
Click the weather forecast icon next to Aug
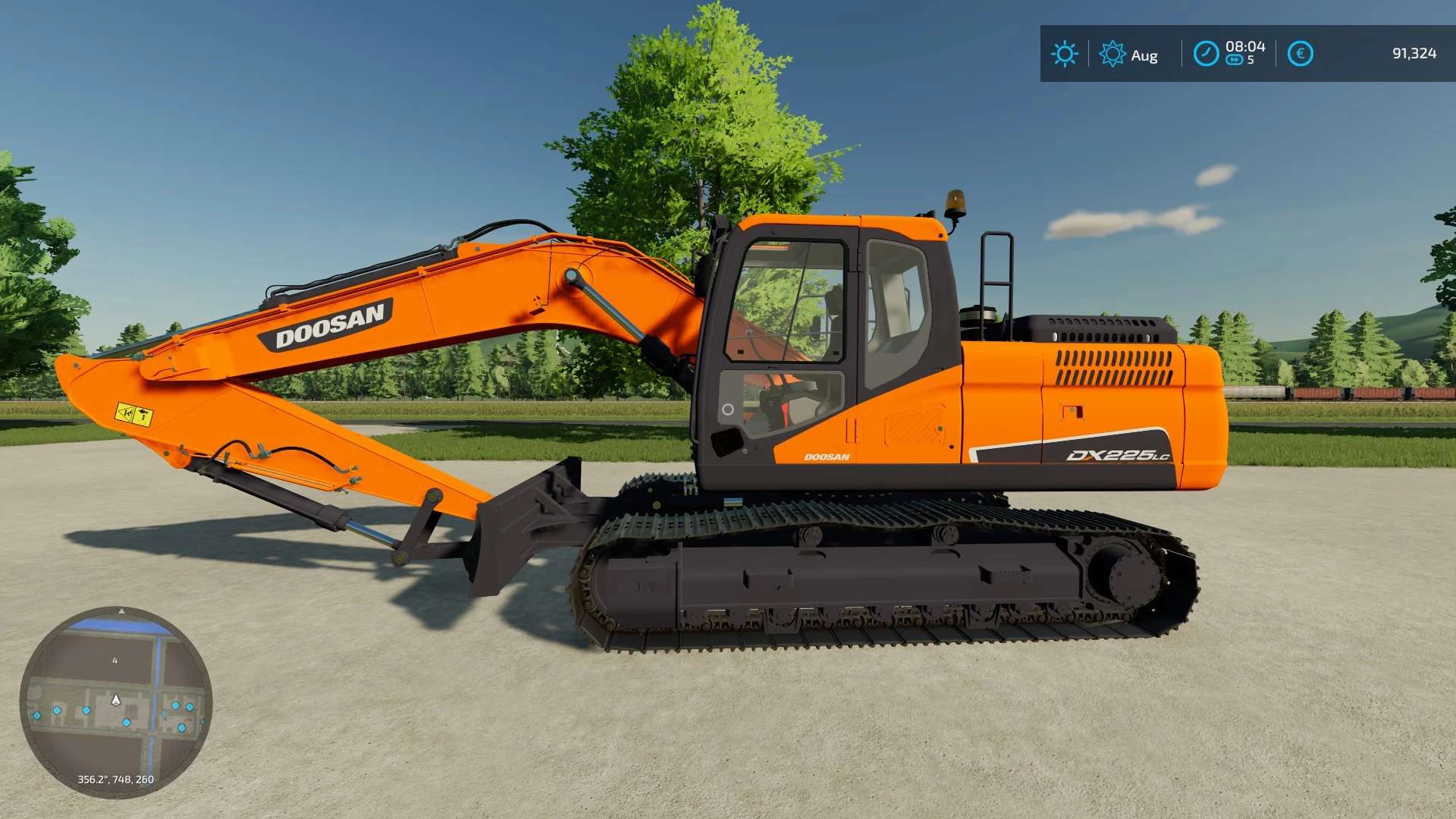(x=1112, y=55)
